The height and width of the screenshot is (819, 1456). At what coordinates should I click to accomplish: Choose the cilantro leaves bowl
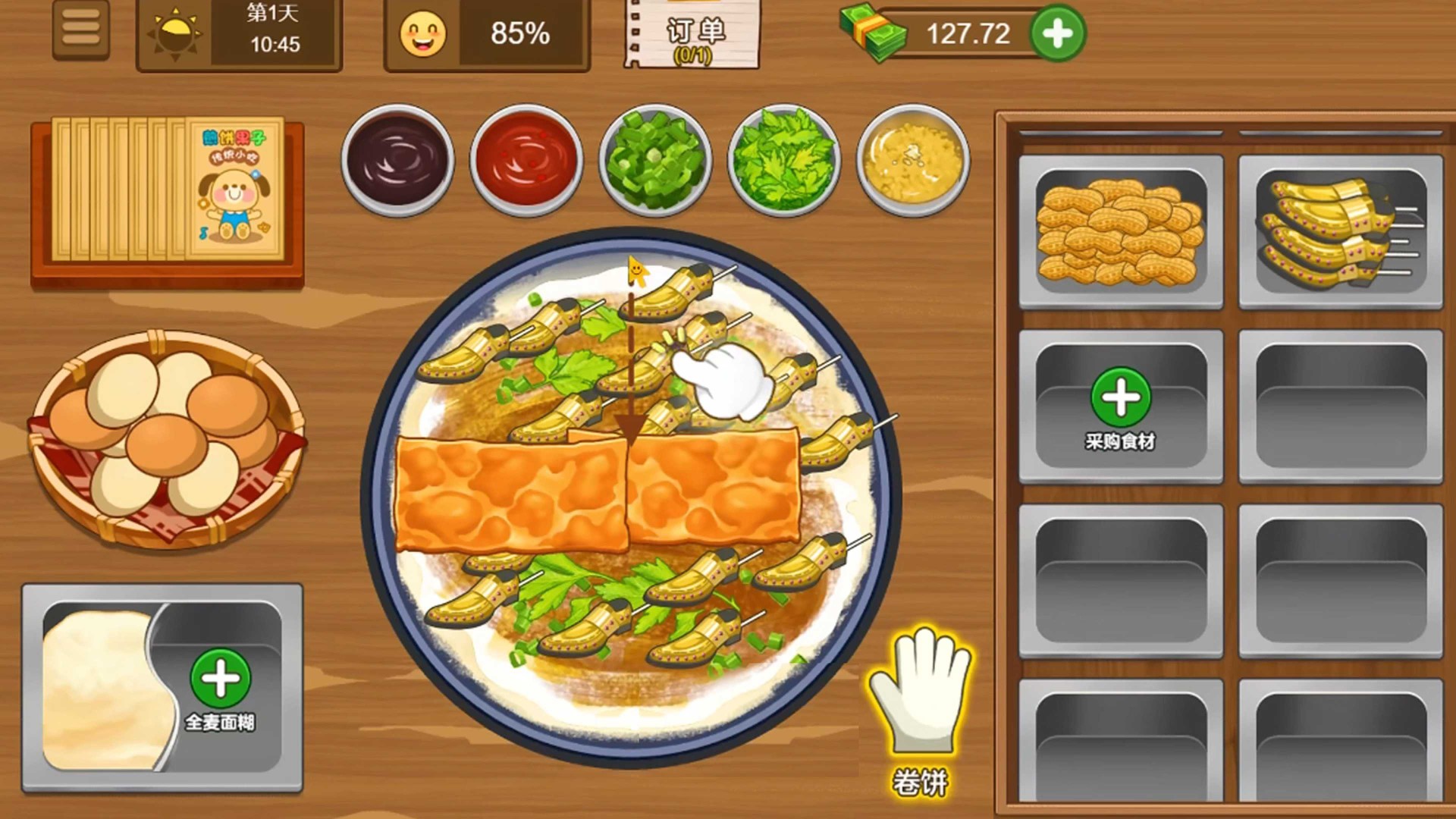(x=784, y=161)
